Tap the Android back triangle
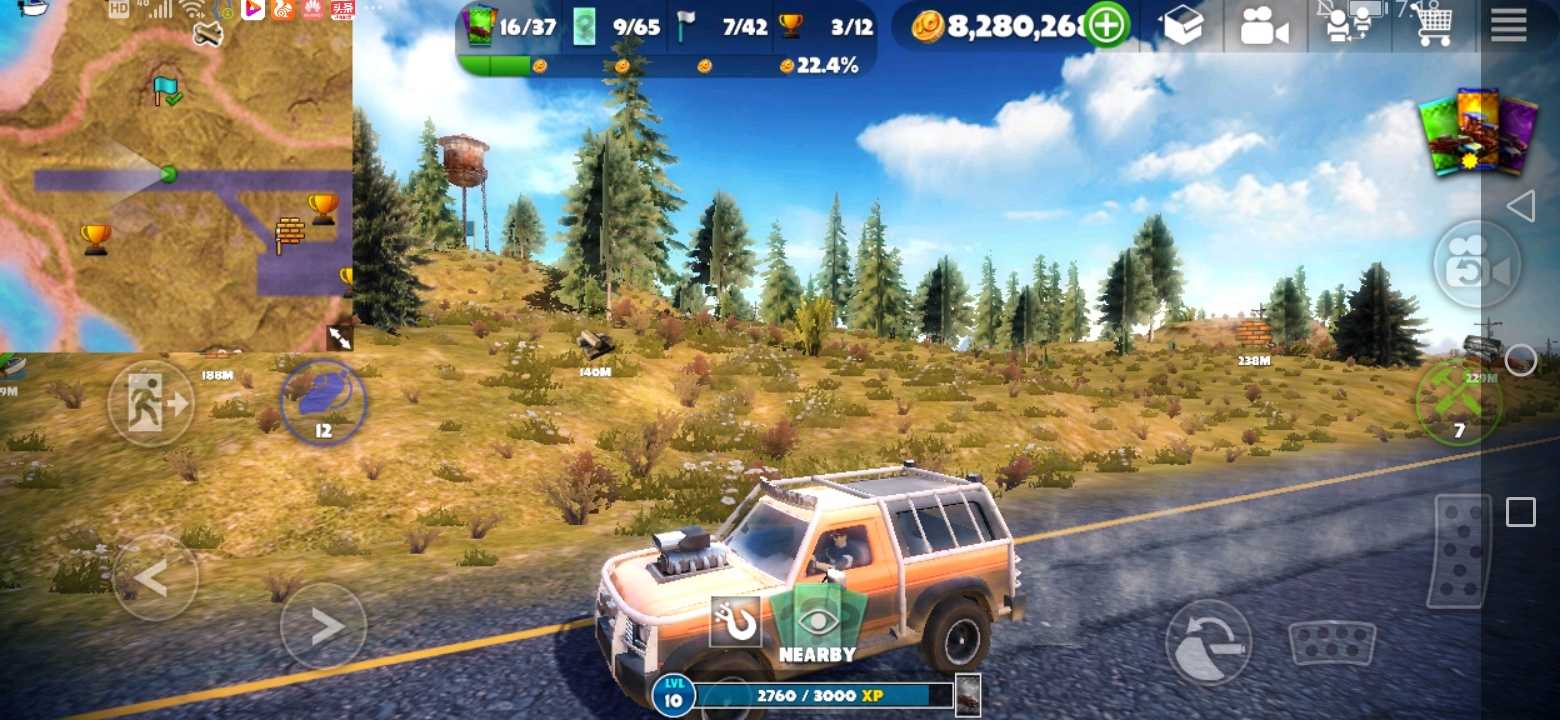 (1520, 206)
